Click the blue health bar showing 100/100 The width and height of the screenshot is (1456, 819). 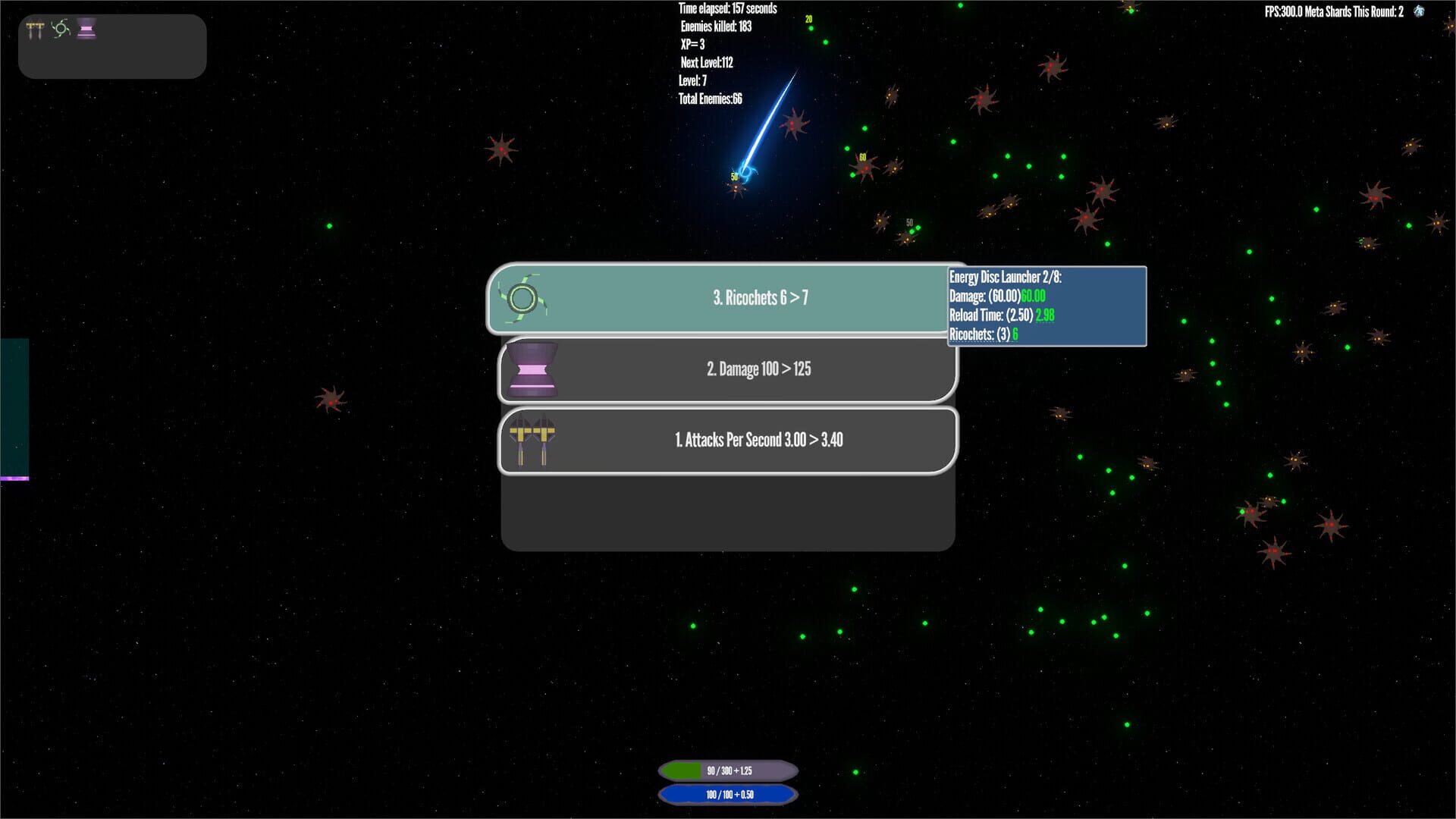pyautogui.click(x=727, y=795)
